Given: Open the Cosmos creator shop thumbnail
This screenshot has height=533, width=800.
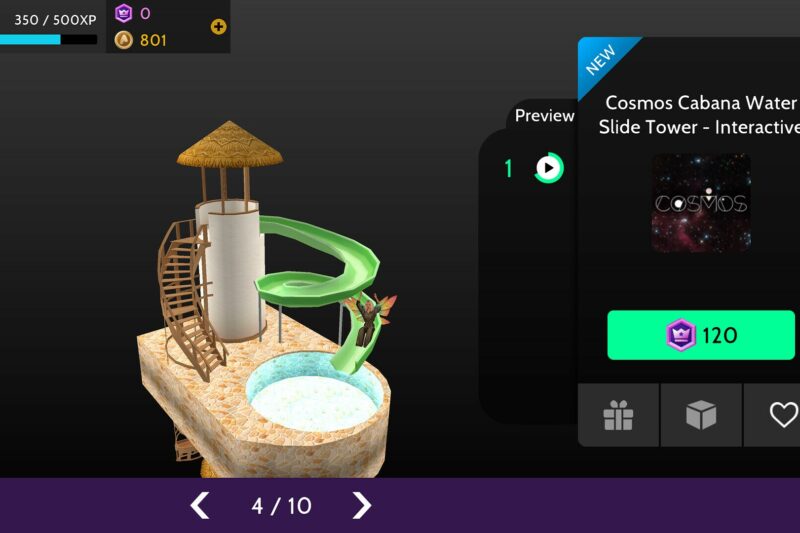Looking at the screenshot, I should [x=701, y=203].
